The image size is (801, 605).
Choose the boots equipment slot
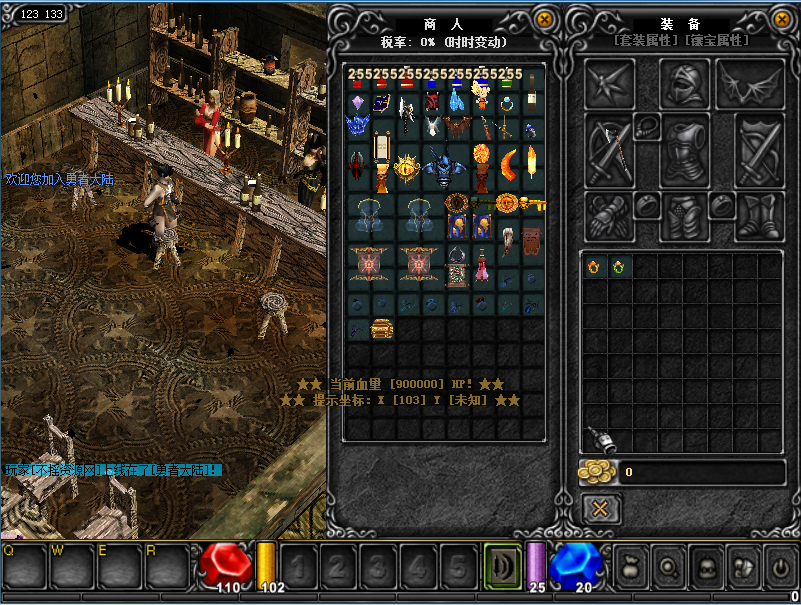coord(759,215)
